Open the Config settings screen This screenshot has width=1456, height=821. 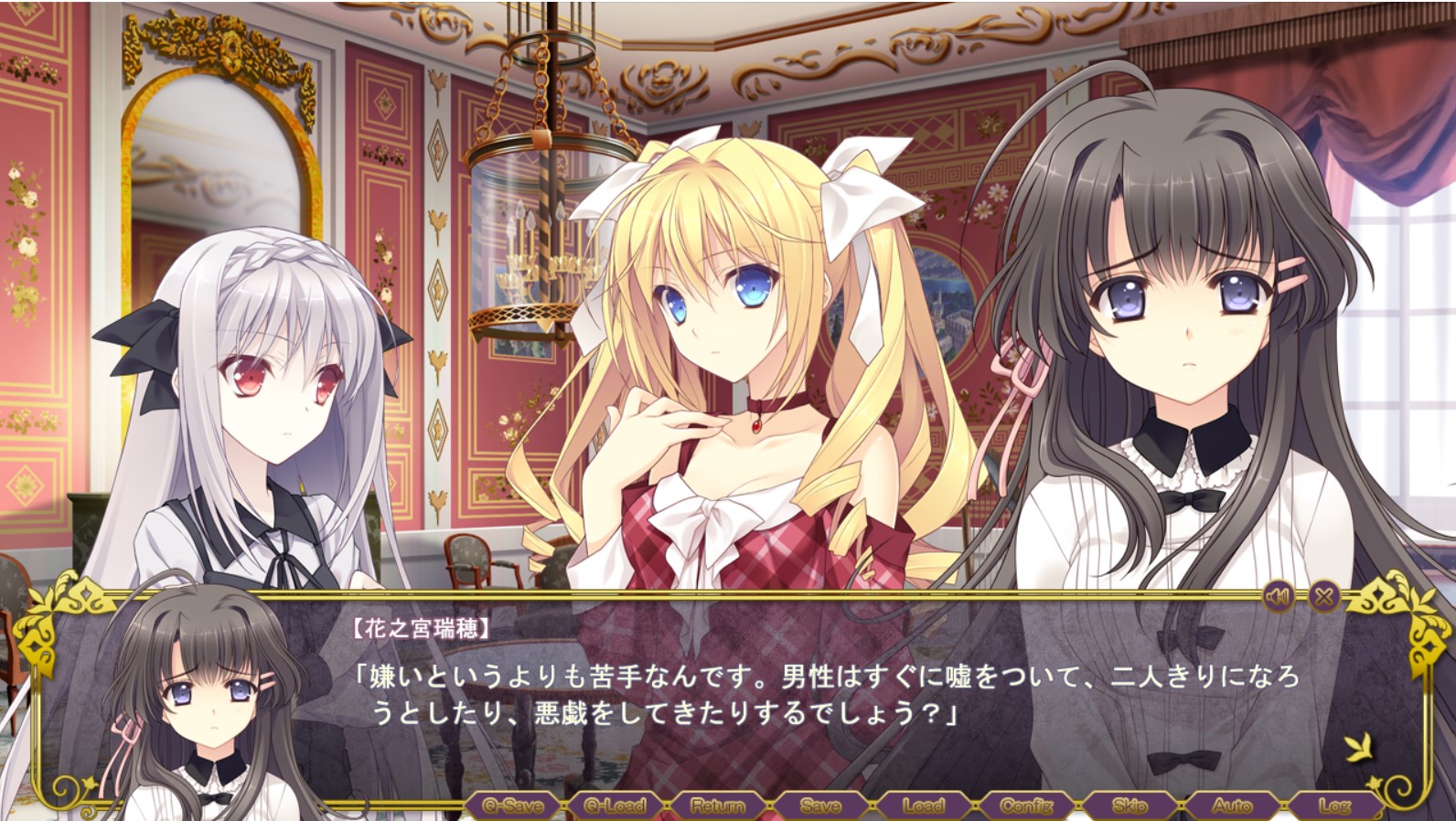1024,806
